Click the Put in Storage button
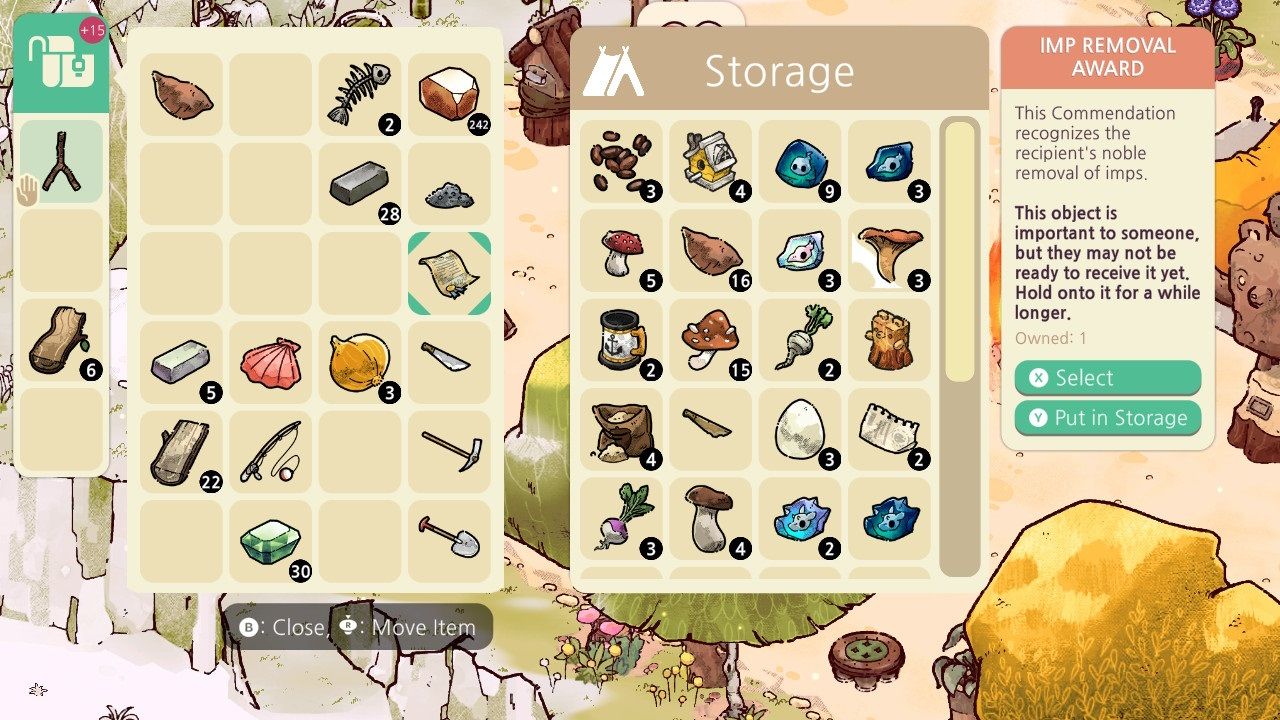 pos(1107,419)
